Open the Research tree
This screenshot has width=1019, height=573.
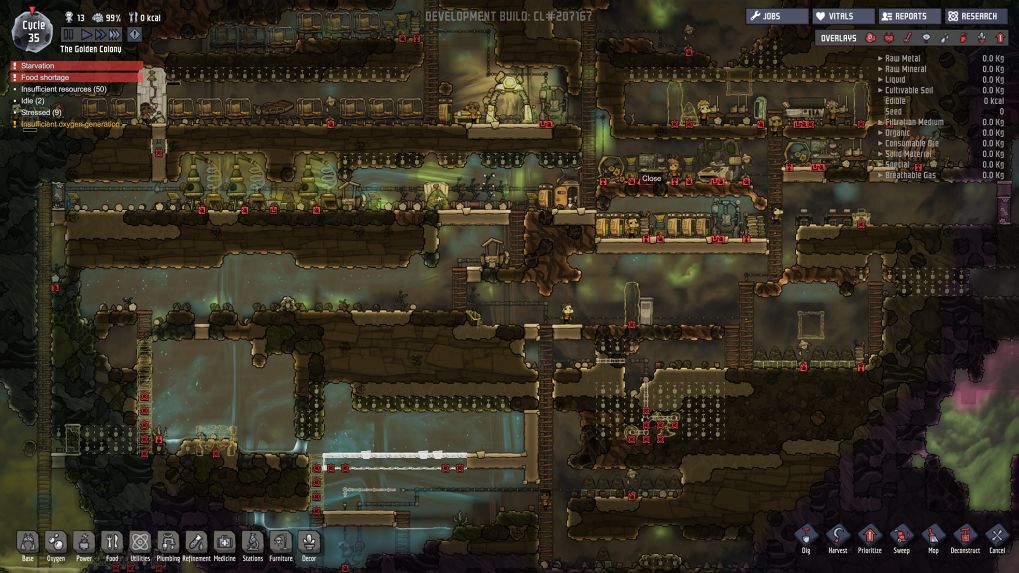tap(976, 16)
